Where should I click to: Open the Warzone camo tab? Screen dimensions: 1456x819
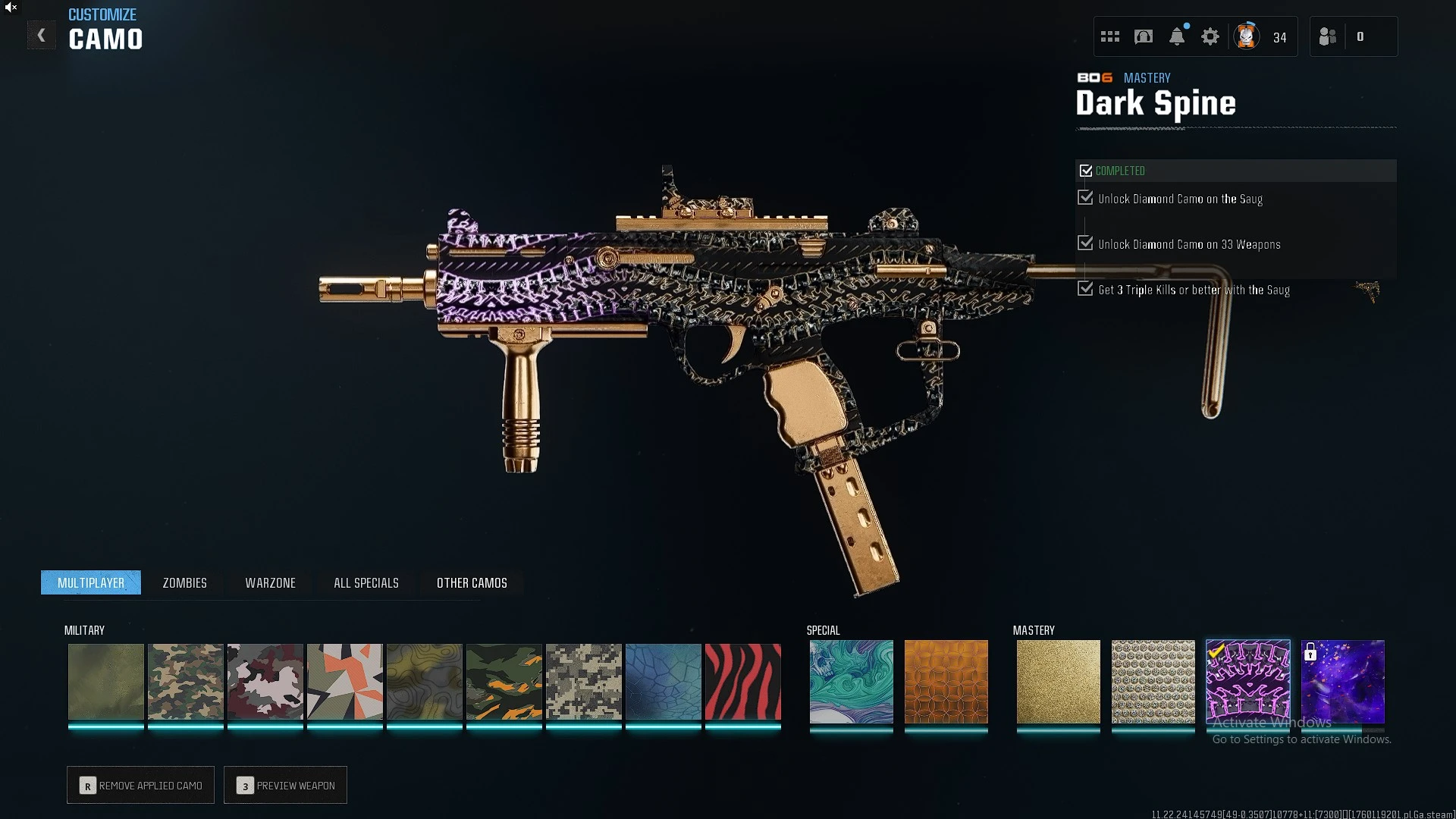270,582
